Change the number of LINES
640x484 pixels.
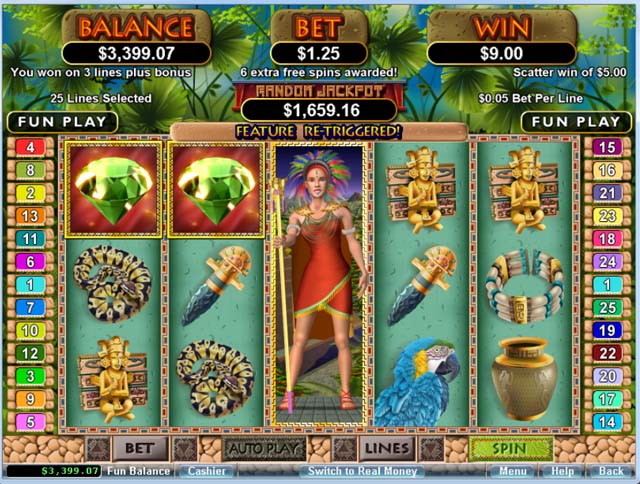click(386, 449)
